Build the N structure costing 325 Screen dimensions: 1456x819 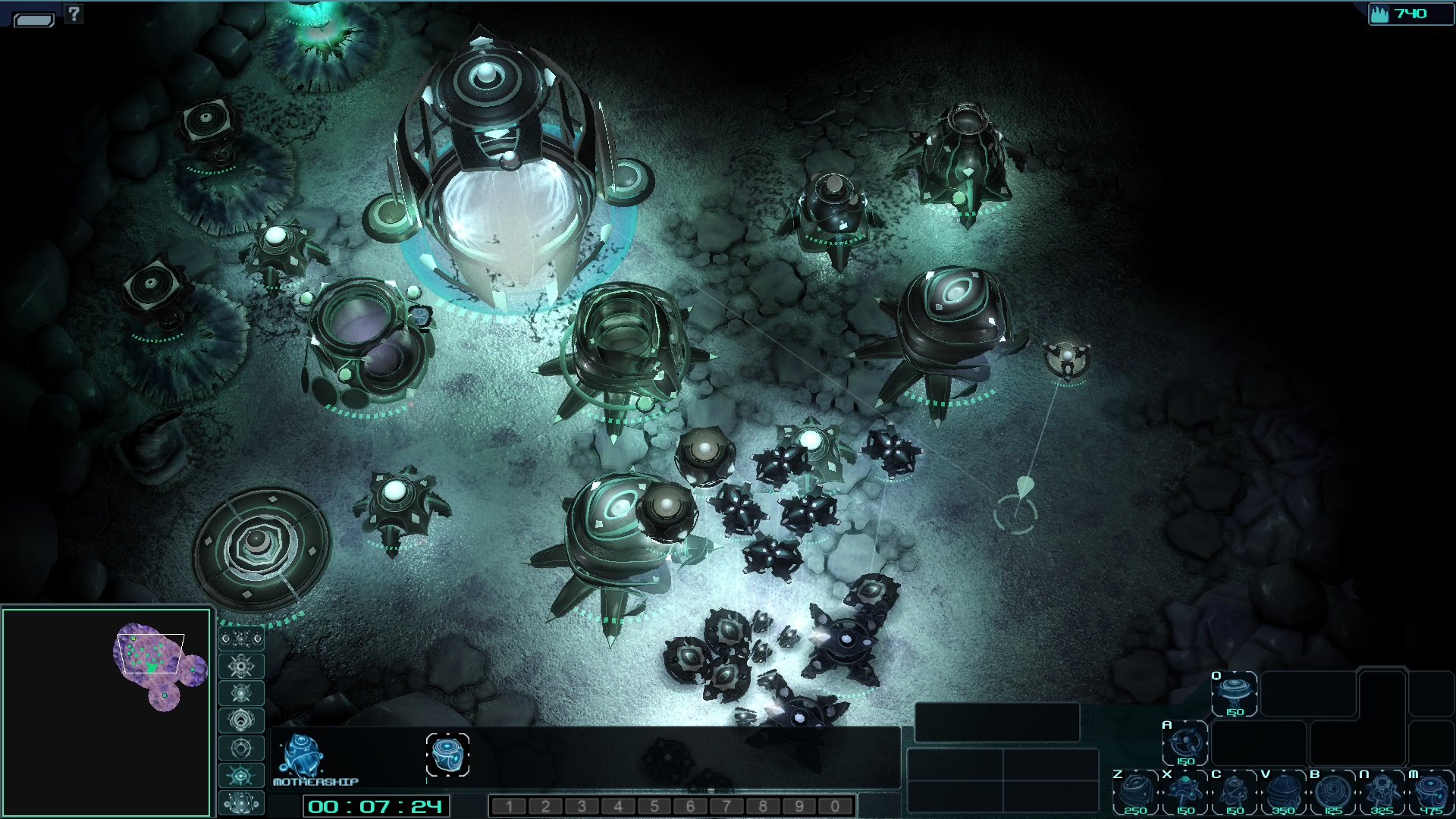click(x=1382, y=792)
